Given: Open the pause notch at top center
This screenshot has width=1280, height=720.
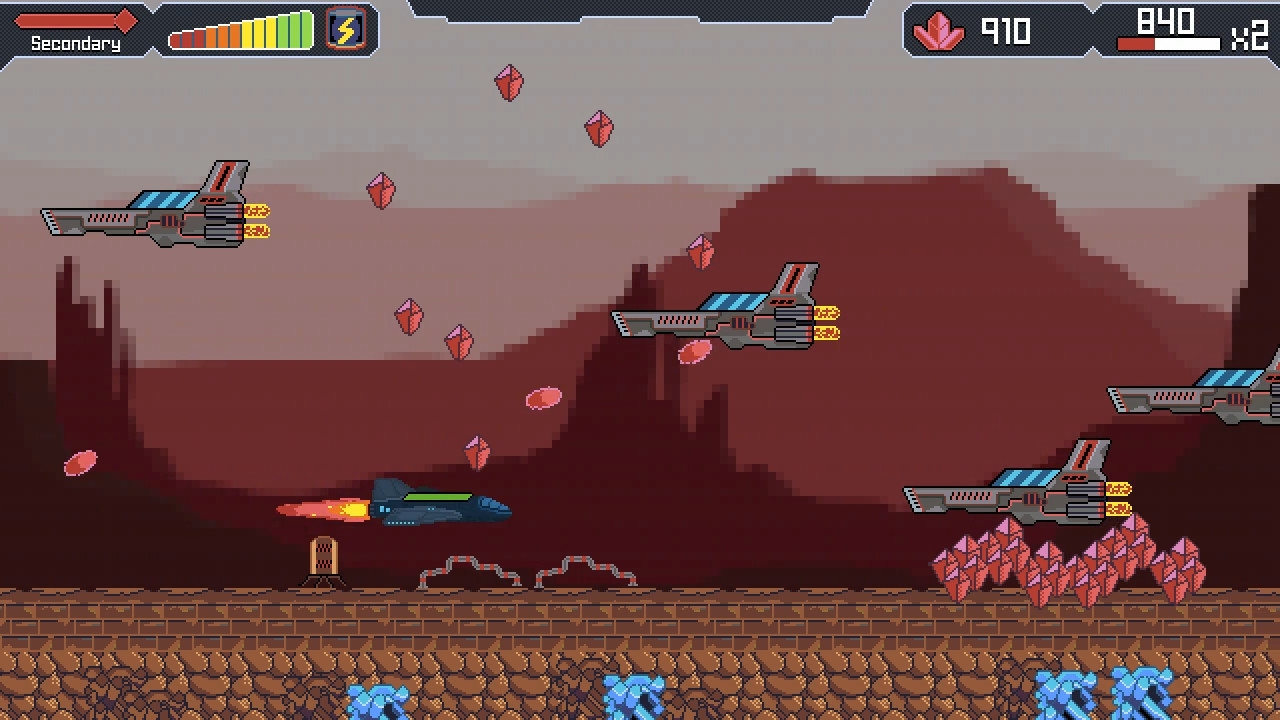Looking at the screenshot, I should pos(640,8).
